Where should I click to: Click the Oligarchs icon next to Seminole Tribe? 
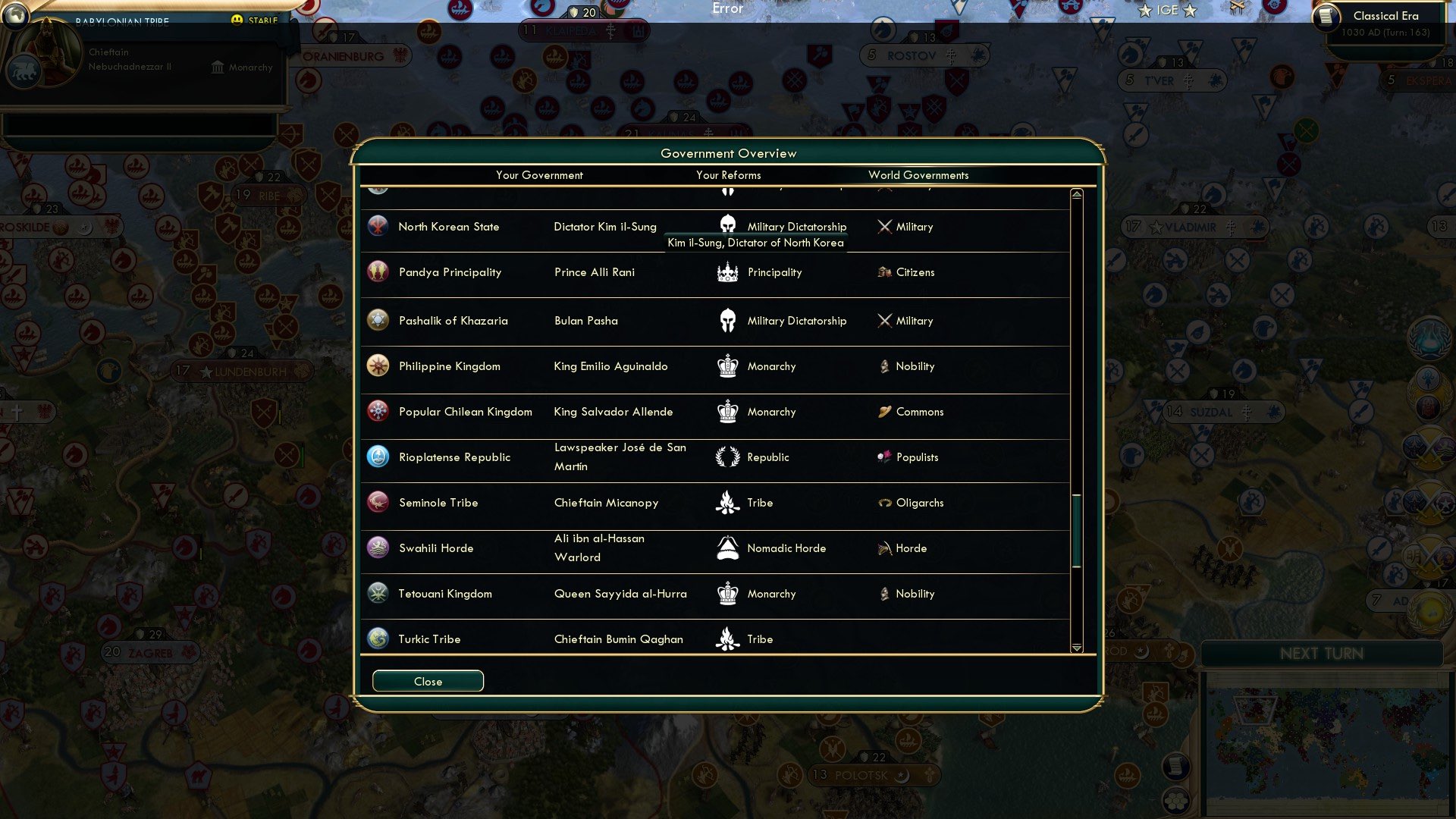885,503
